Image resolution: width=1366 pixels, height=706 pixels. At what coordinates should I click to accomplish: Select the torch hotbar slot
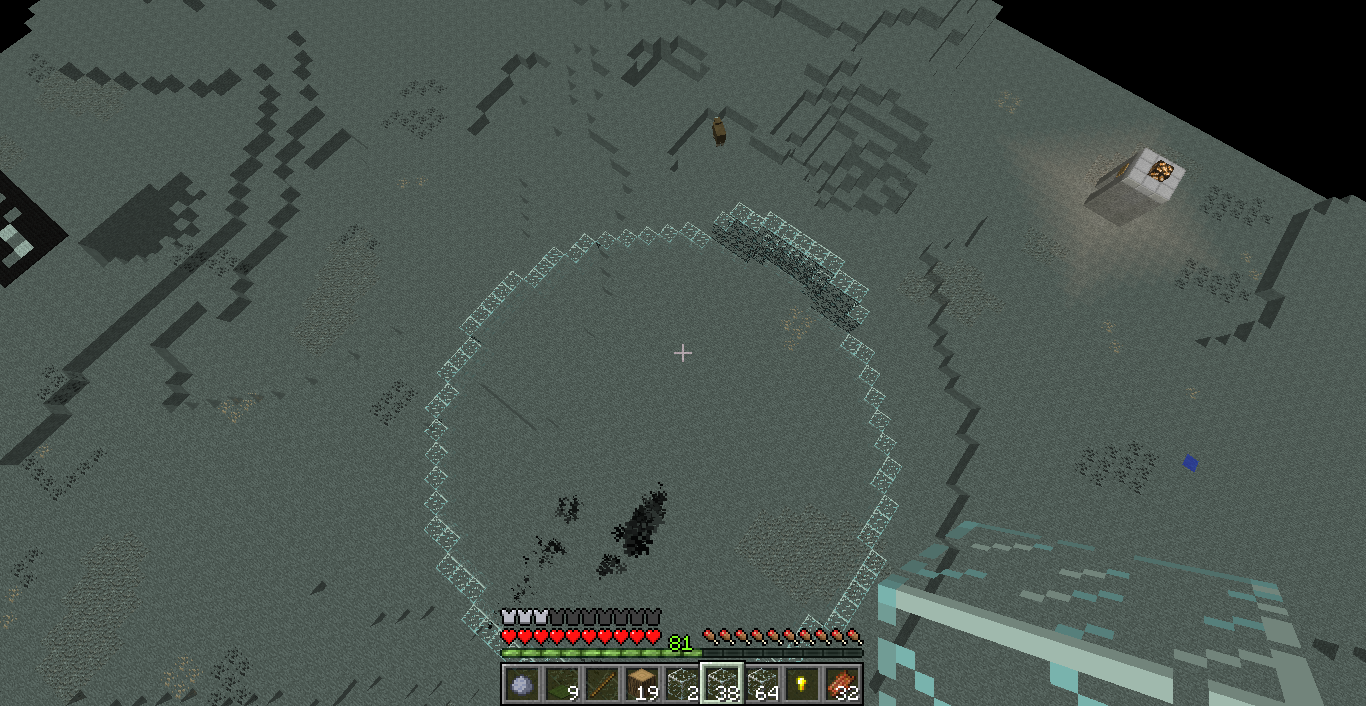pyautogui.click(x=801, y=685)
